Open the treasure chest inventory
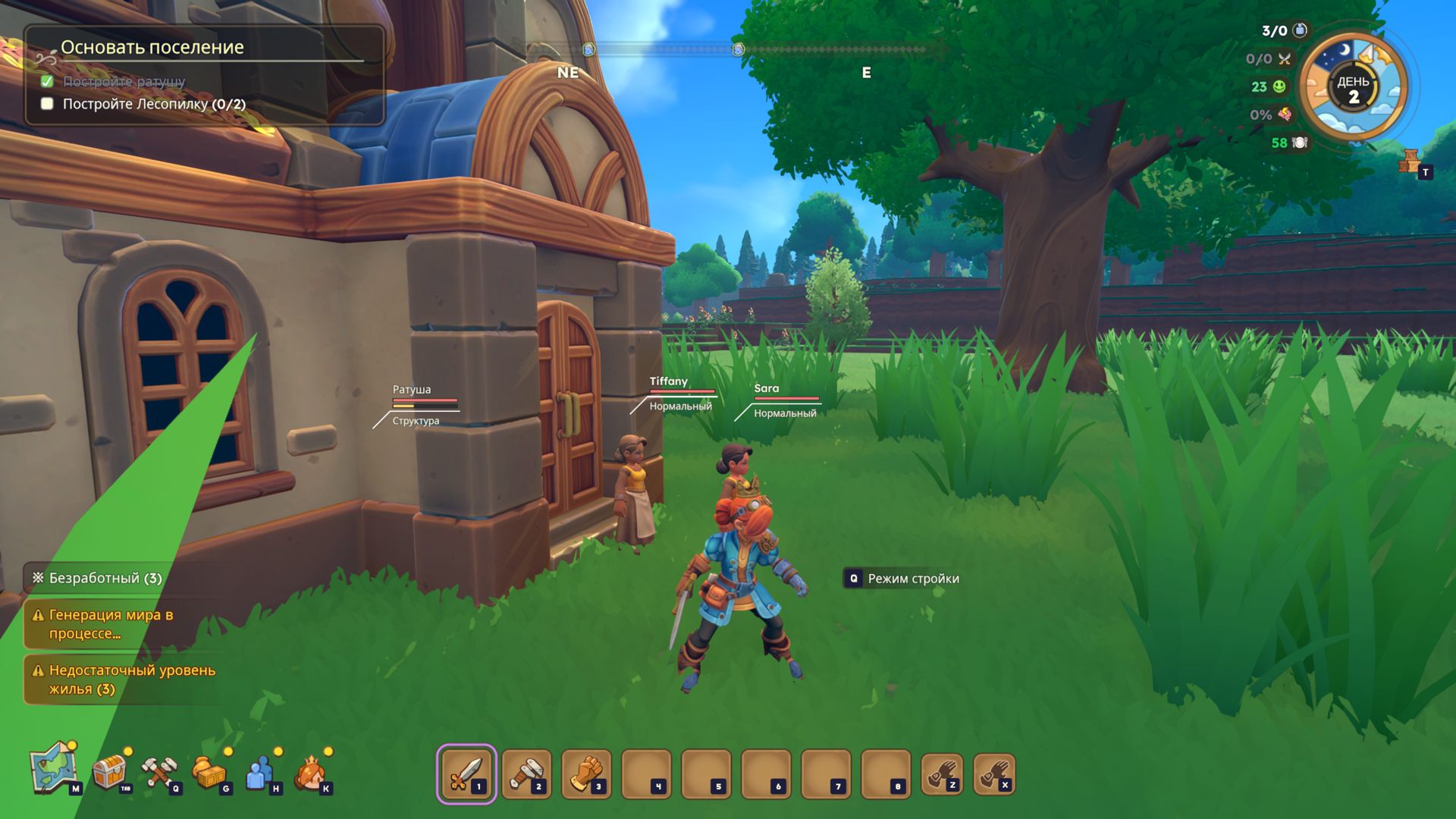Viewport: 1456px width, 819px height. [109, 771]
